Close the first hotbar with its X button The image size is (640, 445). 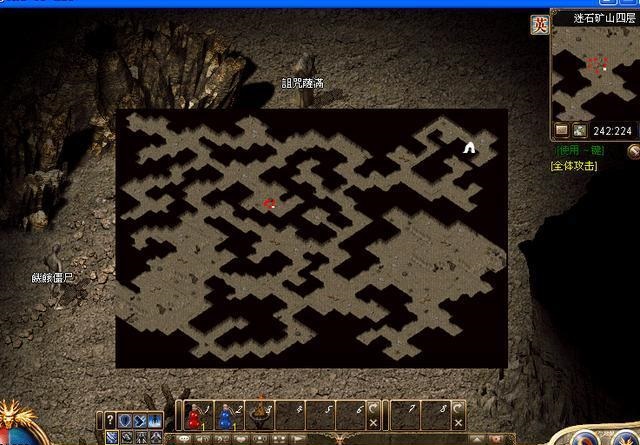click(373, 422)
